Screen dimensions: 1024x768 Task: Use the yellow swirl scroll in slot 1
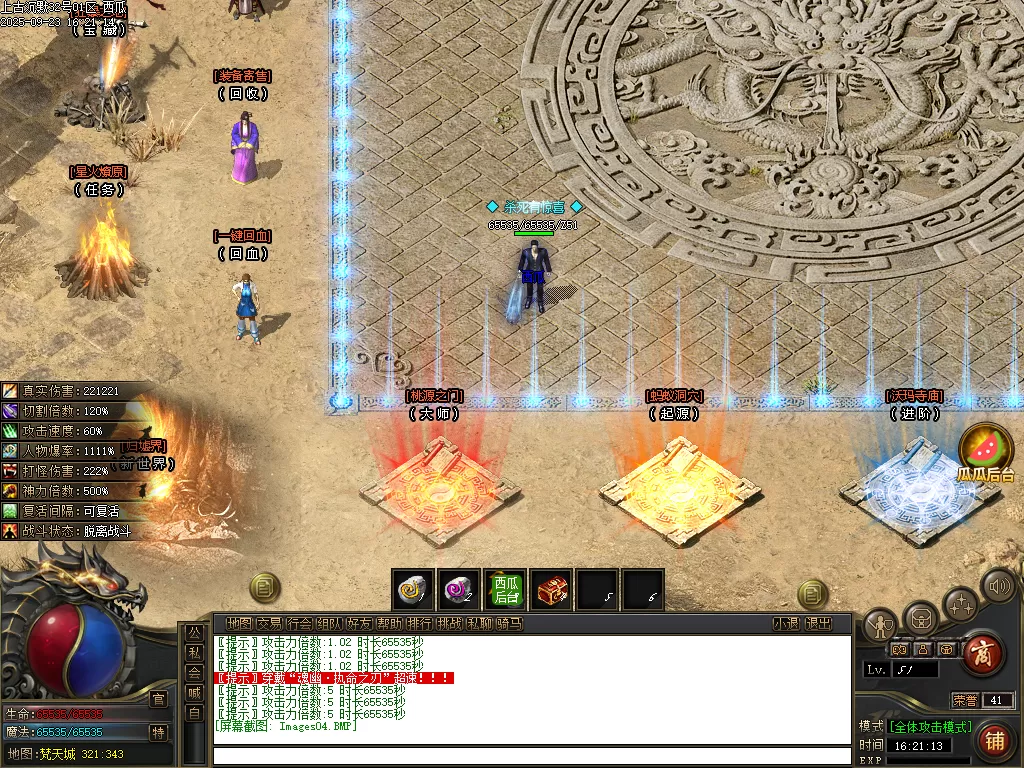(x=412, y=590)
